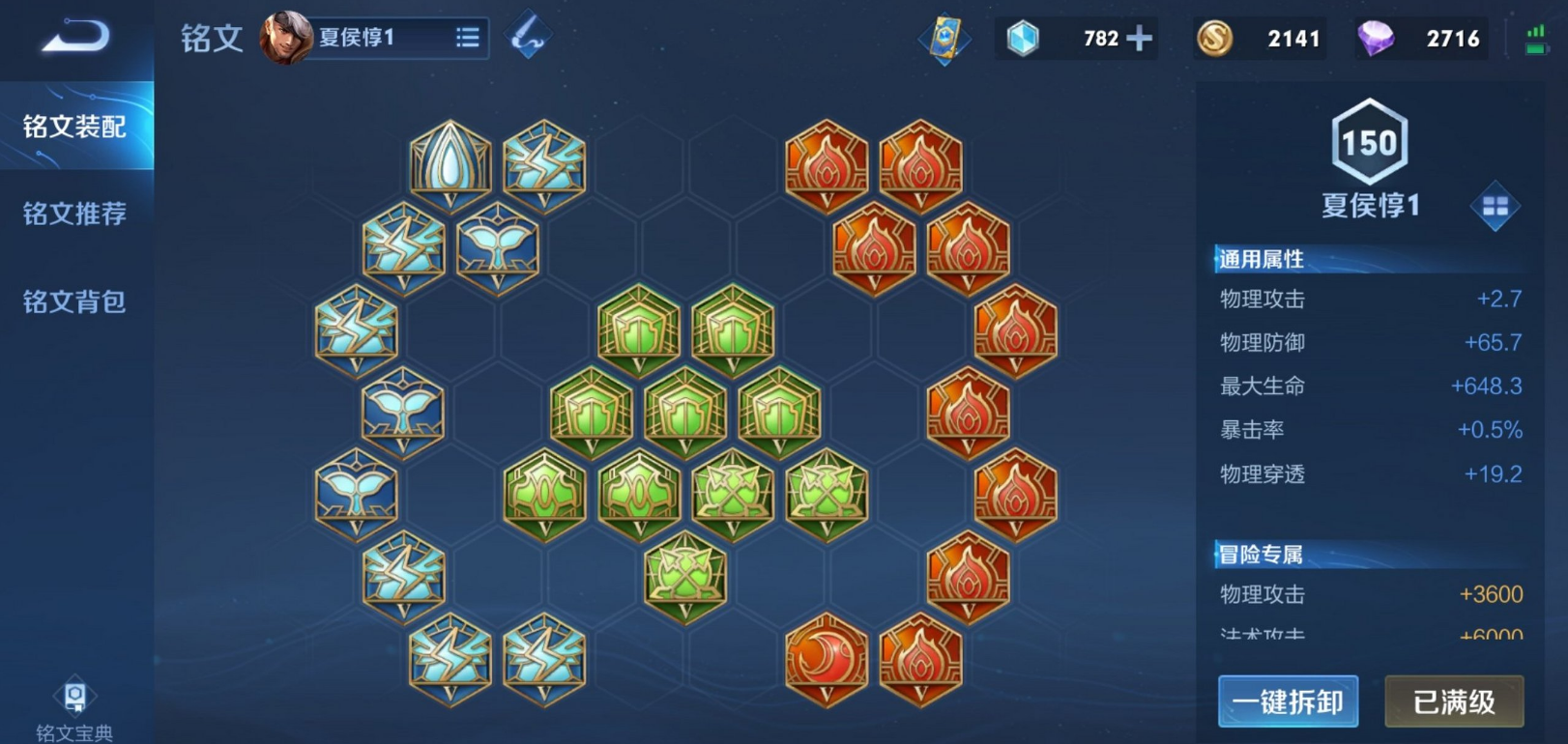Click the blue card ticket icon
Screen dimensions: 1568x744
pyautogui.click(x=944, y=39)
